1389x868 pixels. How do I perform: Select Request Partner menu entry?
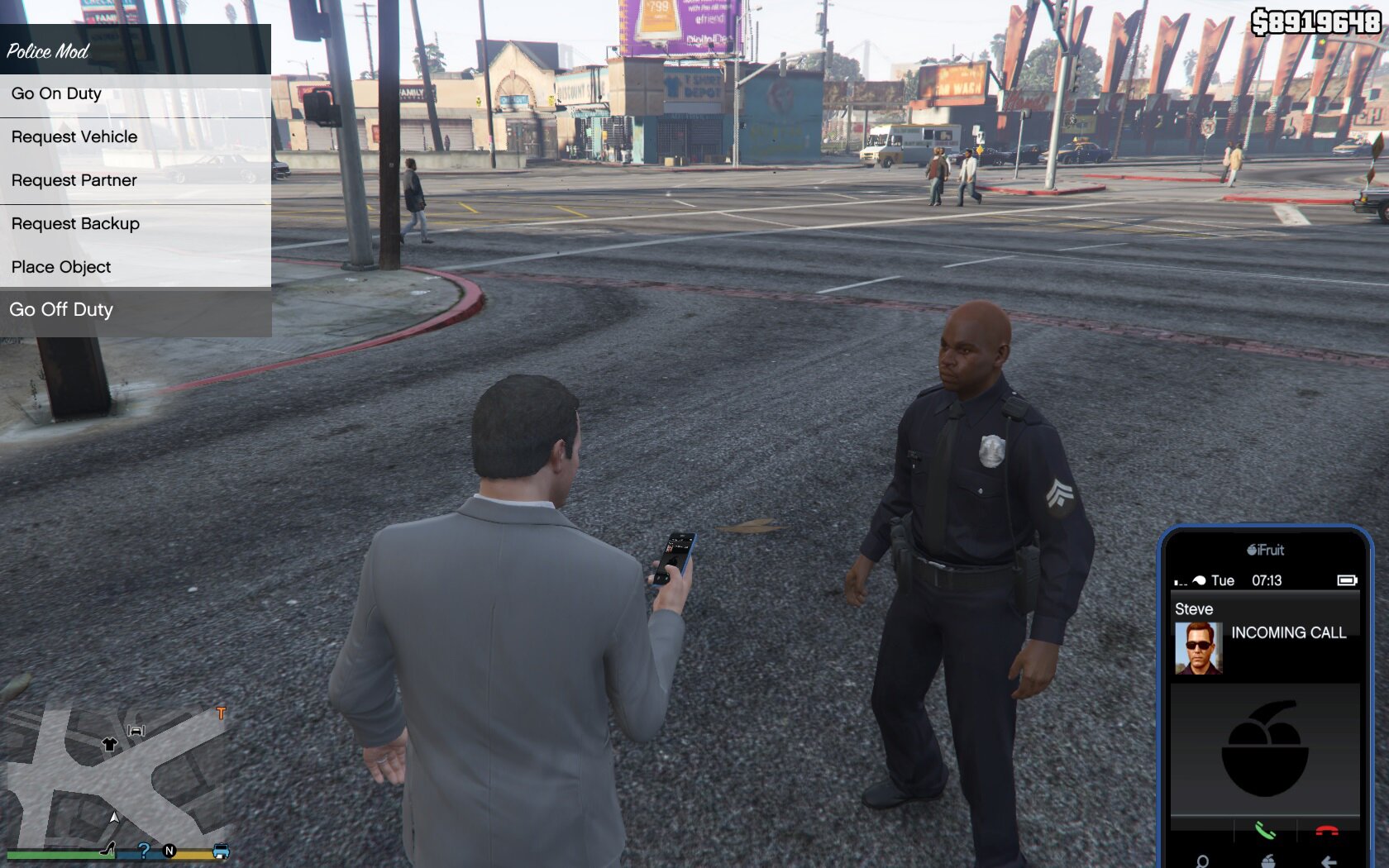click(x=74, y=180)
